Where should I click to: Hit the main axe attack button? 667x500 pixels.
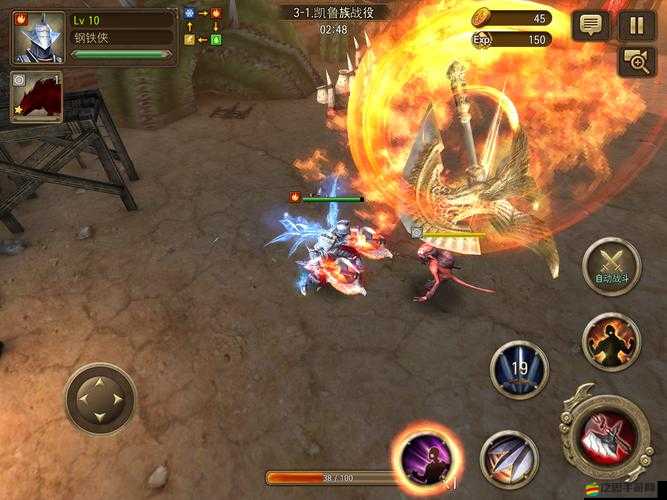click(608, 434)
